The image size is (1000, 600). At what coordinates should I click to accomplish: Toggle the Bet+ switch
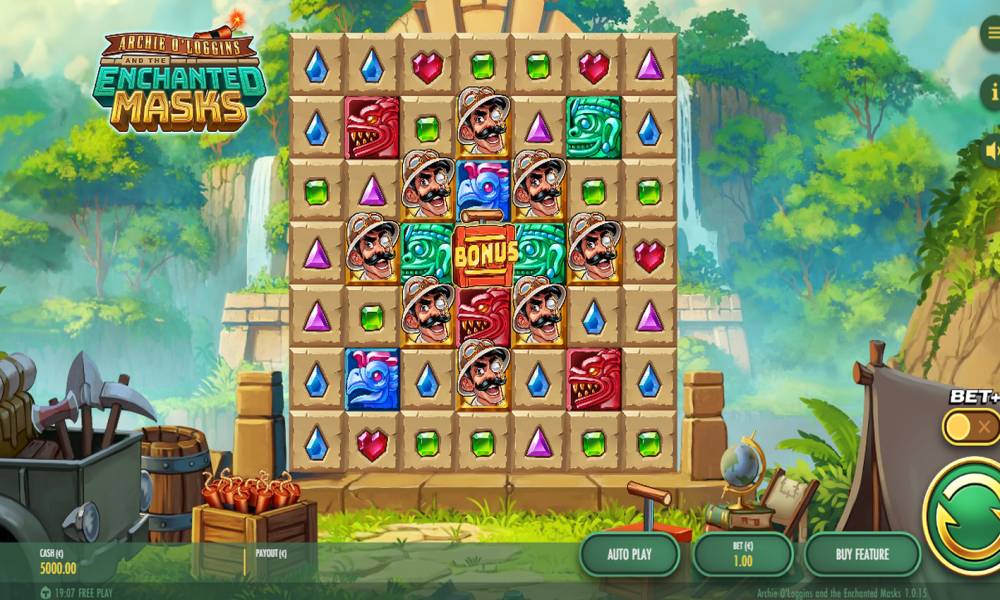pyautogui.click(x=972, y=427)
